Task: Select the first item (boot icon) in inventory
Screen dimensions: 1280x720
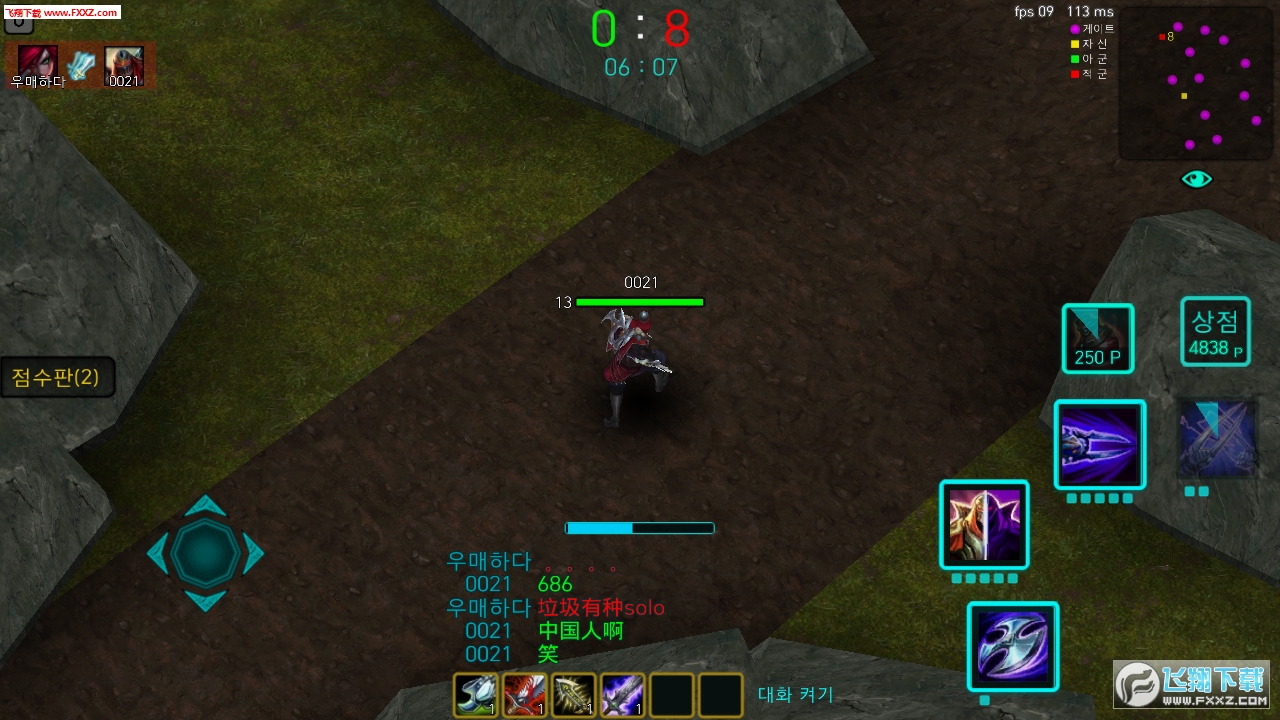Action: pyautogui.click(x=475, y=694)
